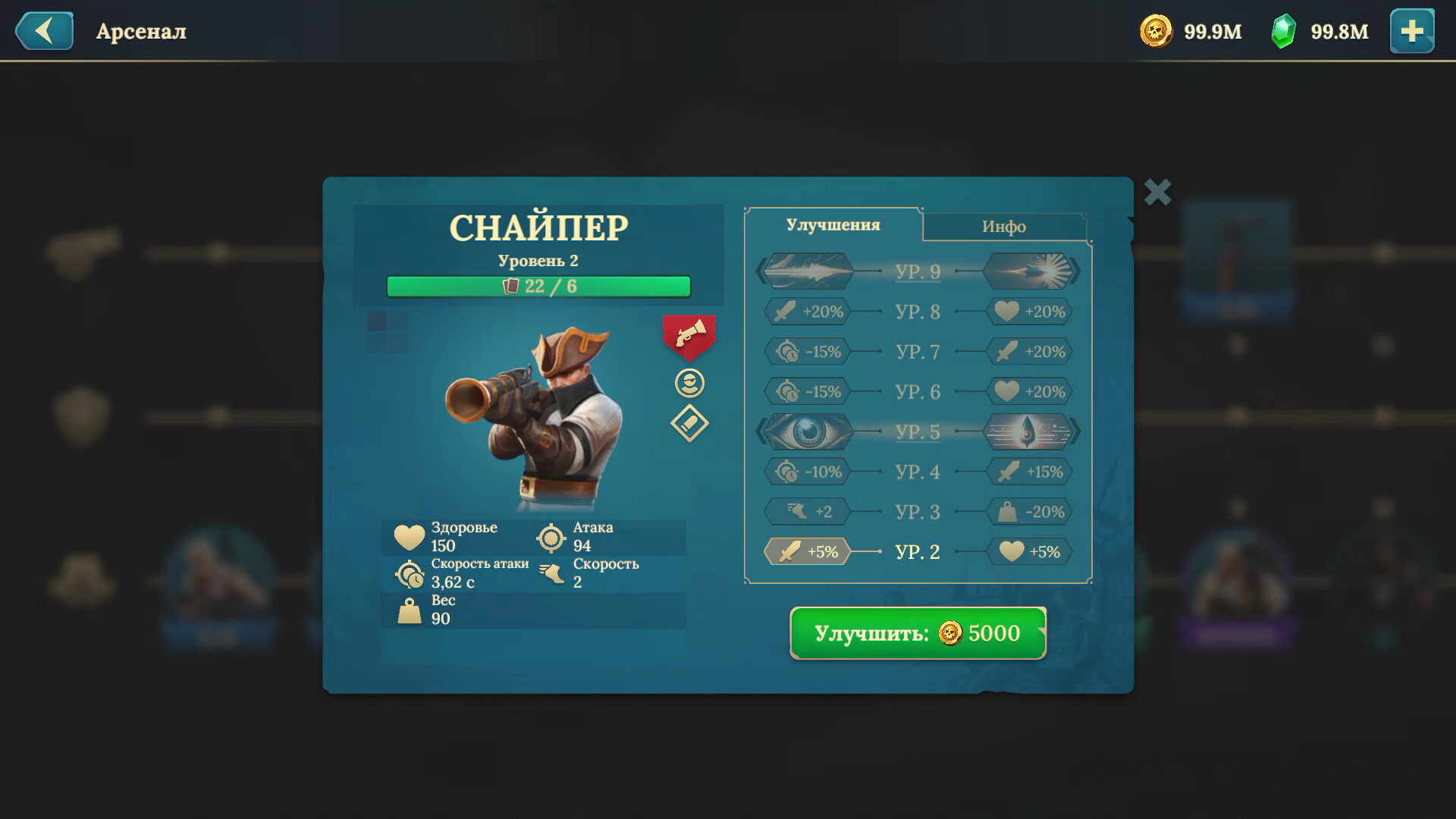Click the plus button to buy currency

pos(1412,32)
